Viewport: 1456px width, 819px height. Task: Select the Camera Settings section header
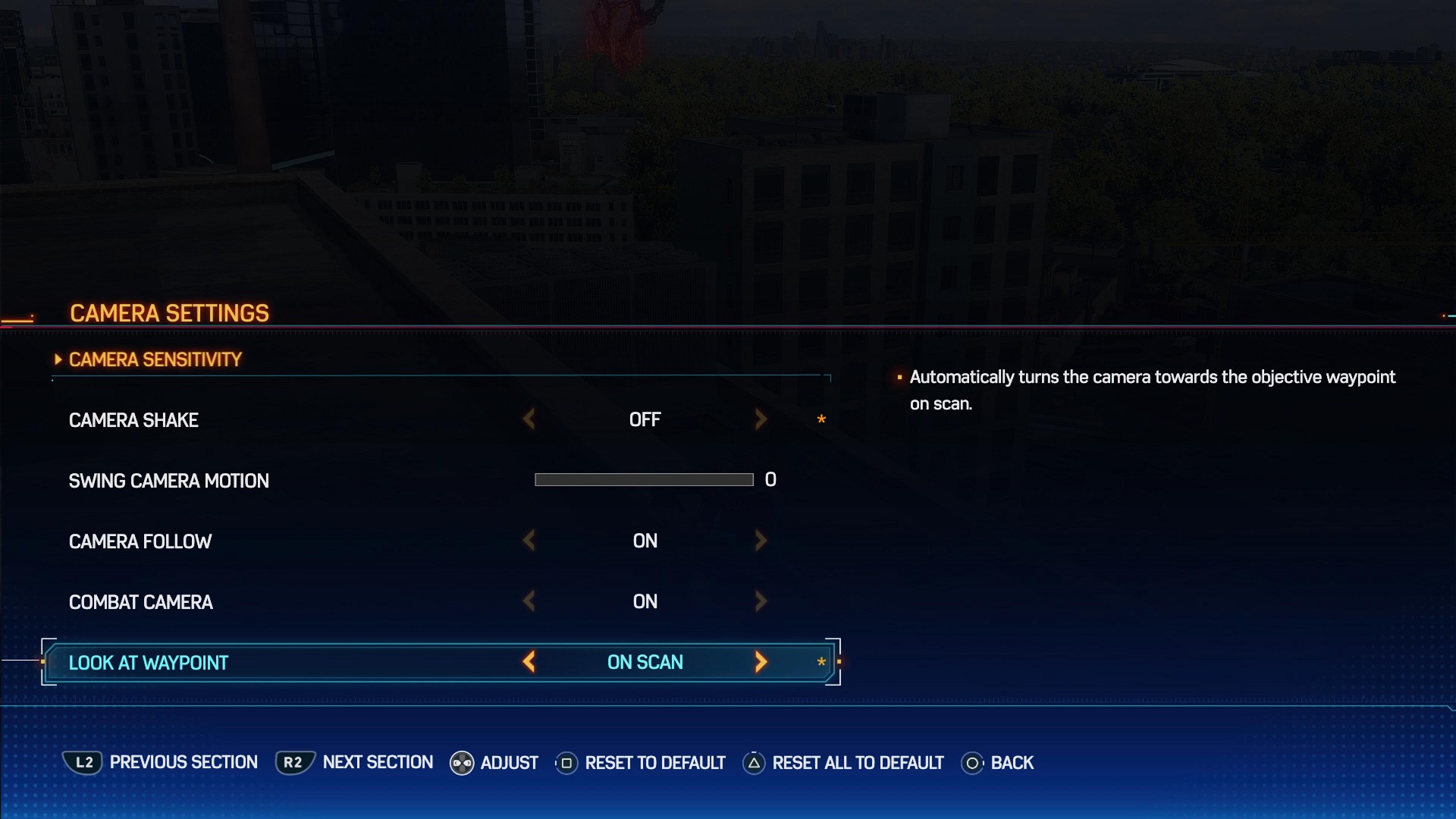click(x=168, y=312)
